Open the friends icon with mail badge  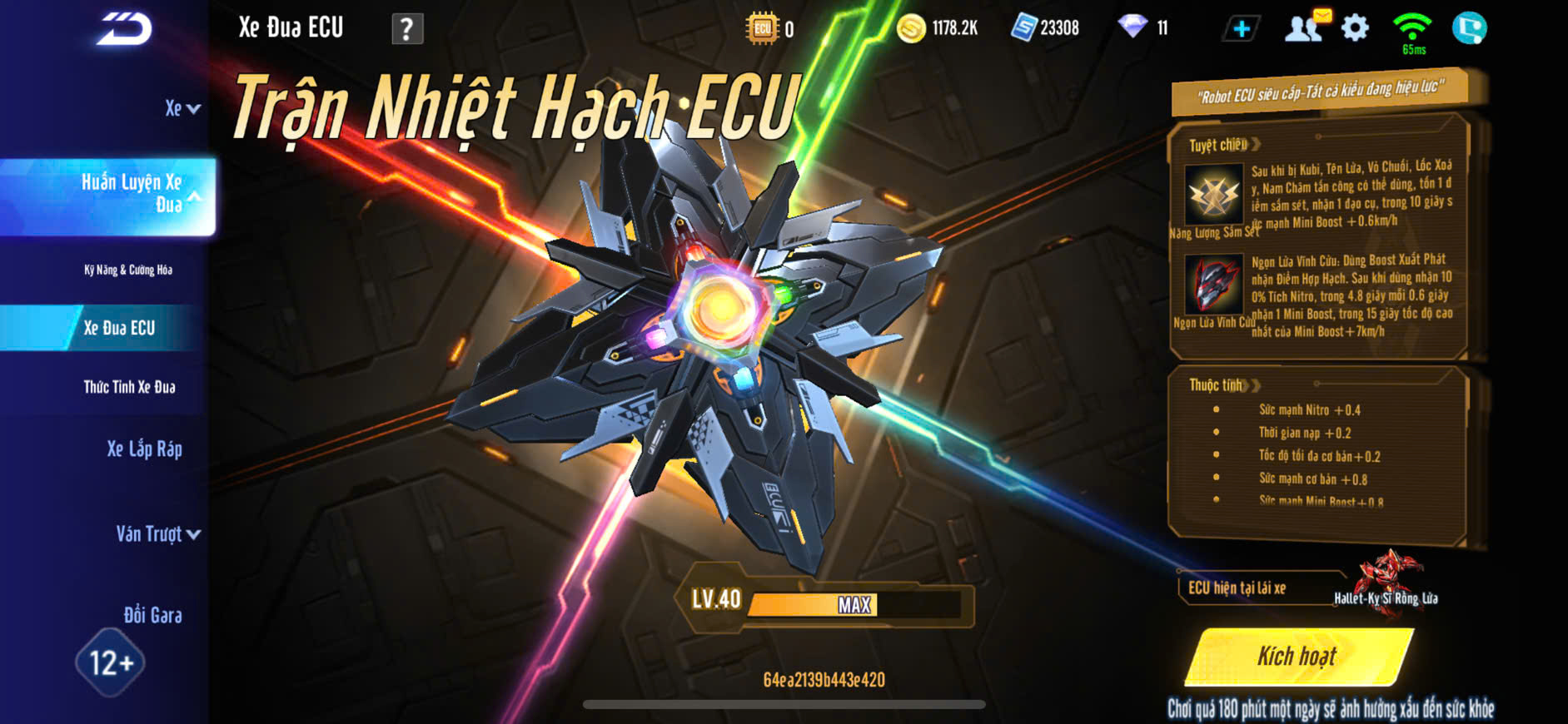pos(1305,27)
